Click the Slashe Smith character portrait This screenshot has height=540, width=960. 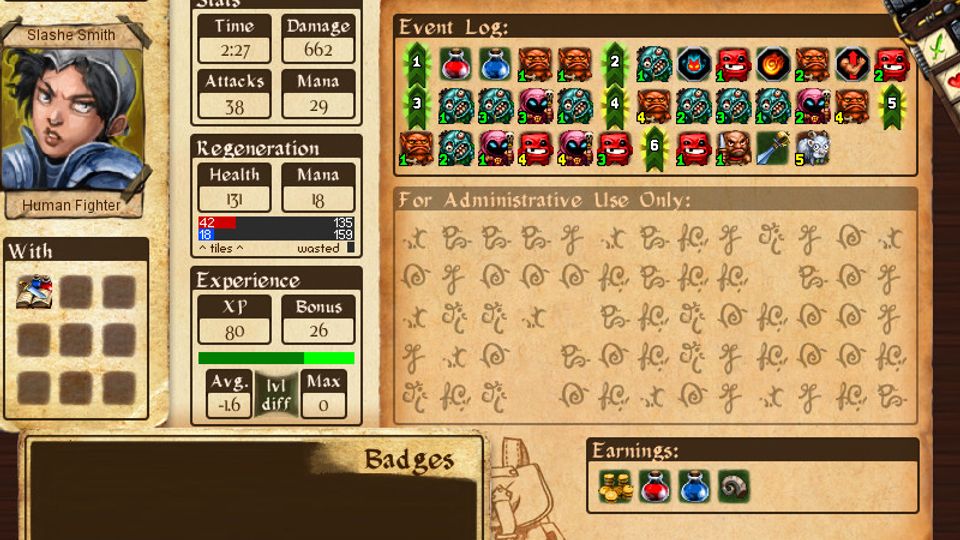[x=70, y=120]
